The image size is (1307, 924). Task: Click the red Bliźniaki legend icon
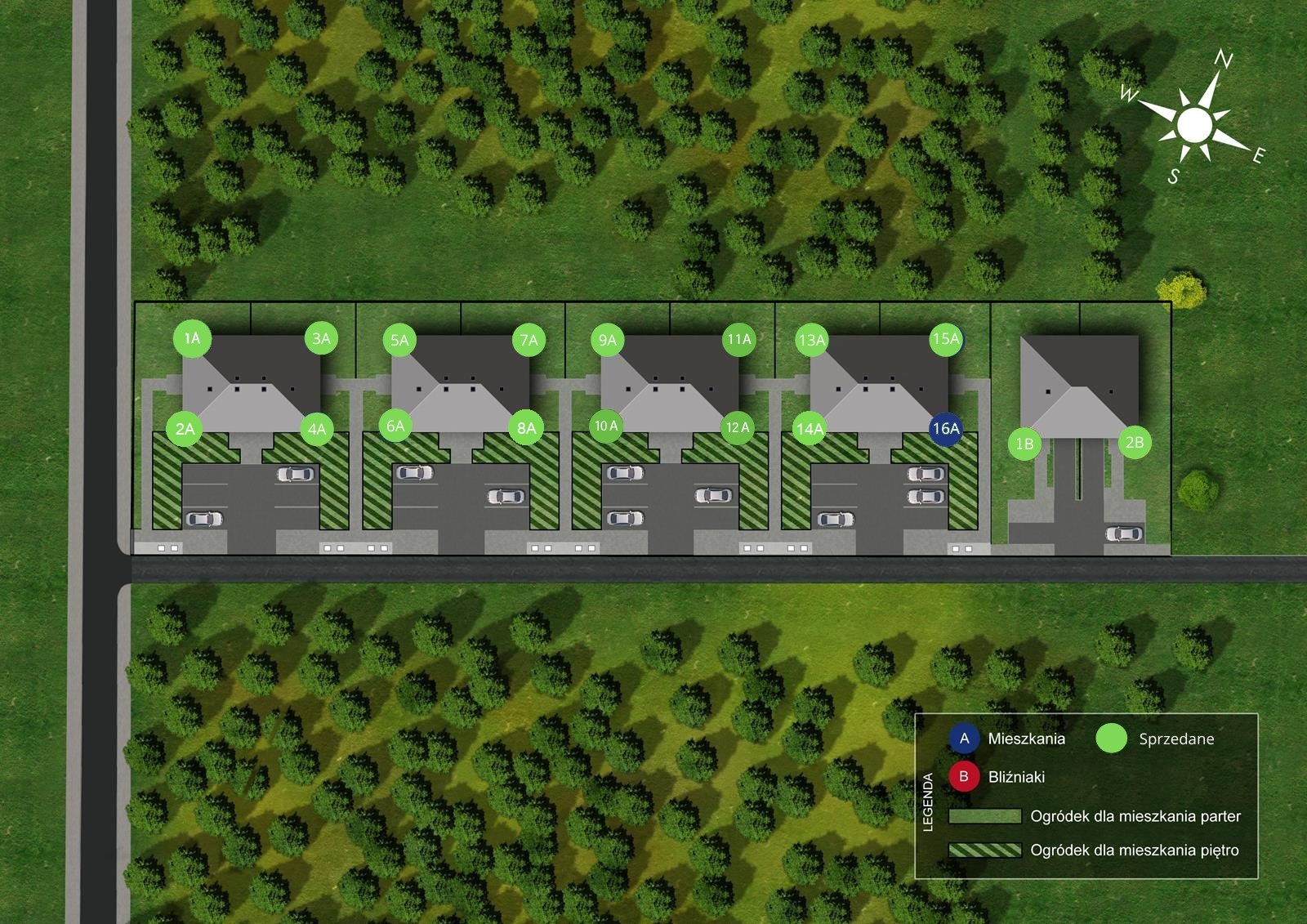coord(964,776)
